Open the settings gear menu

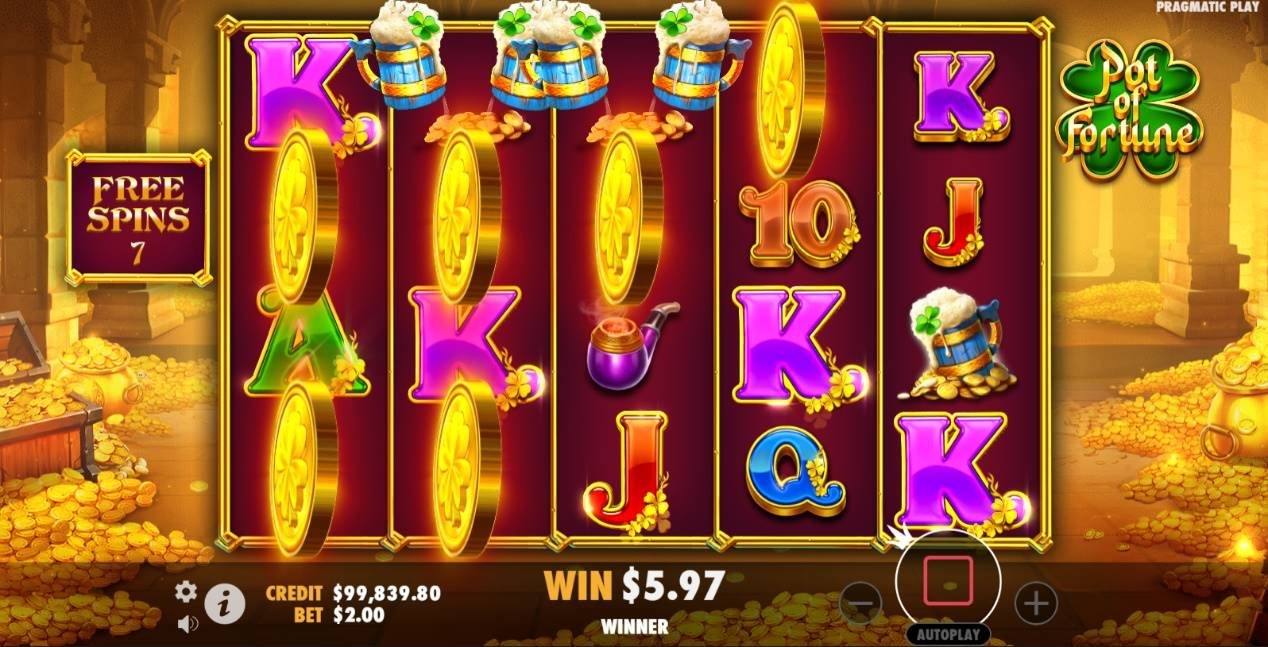[x=186, y=592]
